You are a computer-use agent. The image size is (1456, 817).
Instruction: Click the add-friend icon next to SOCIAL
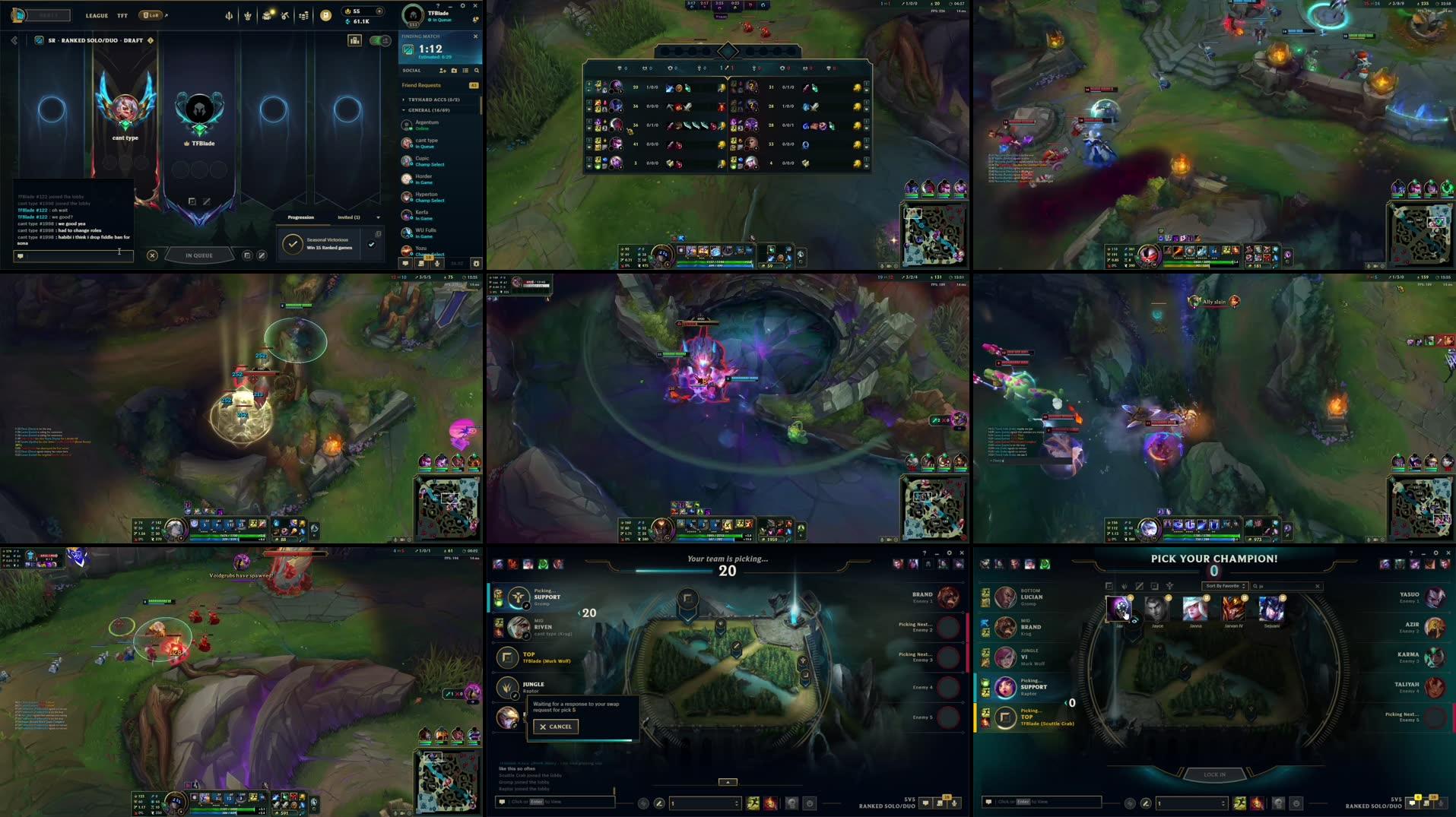pyautogui.click(x=443, y=71)
